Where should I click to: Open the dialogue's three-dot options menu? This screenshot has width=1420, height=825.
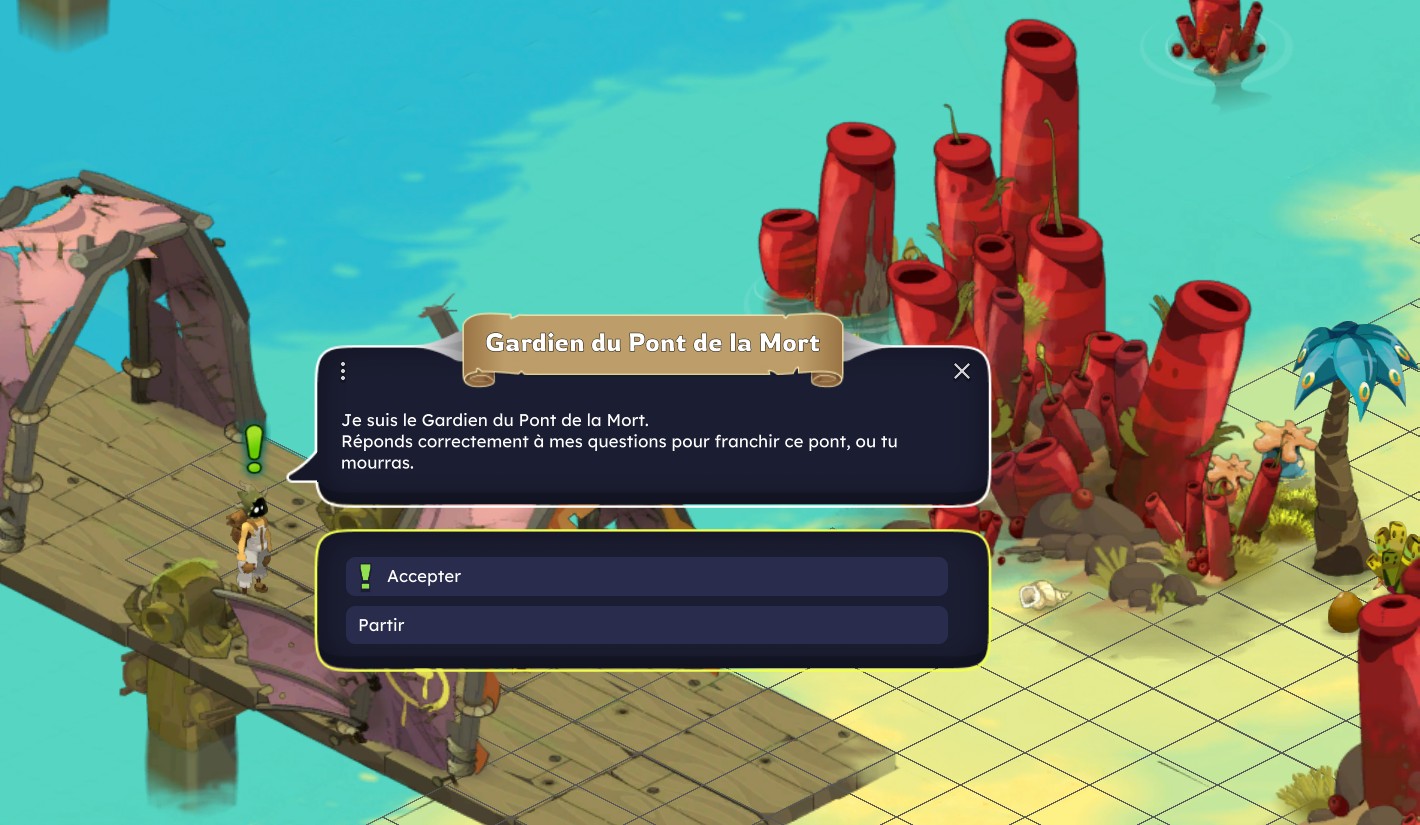(x=343, y=371)
